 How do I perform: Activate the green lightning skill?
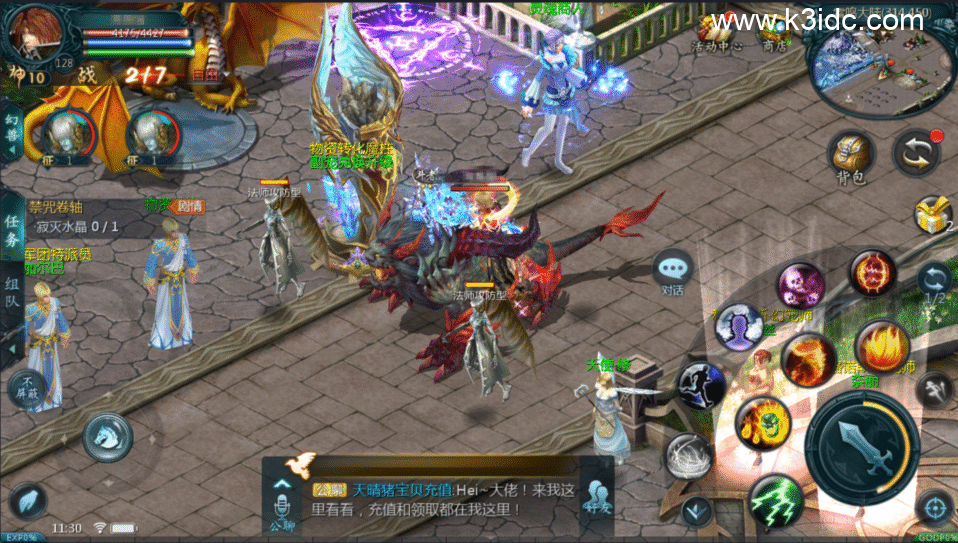[776, 500]
